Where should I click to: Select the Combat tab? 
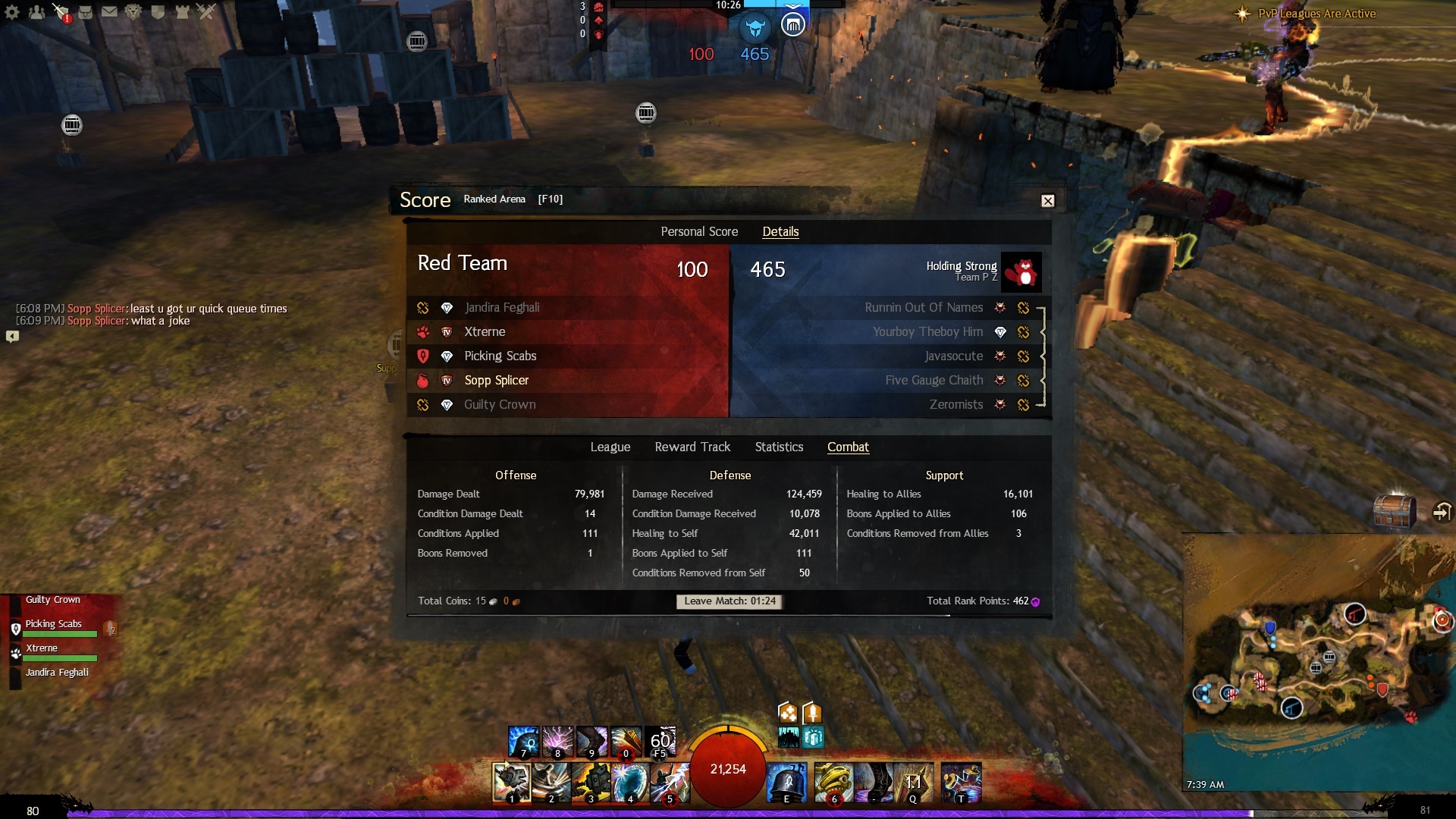848,447
